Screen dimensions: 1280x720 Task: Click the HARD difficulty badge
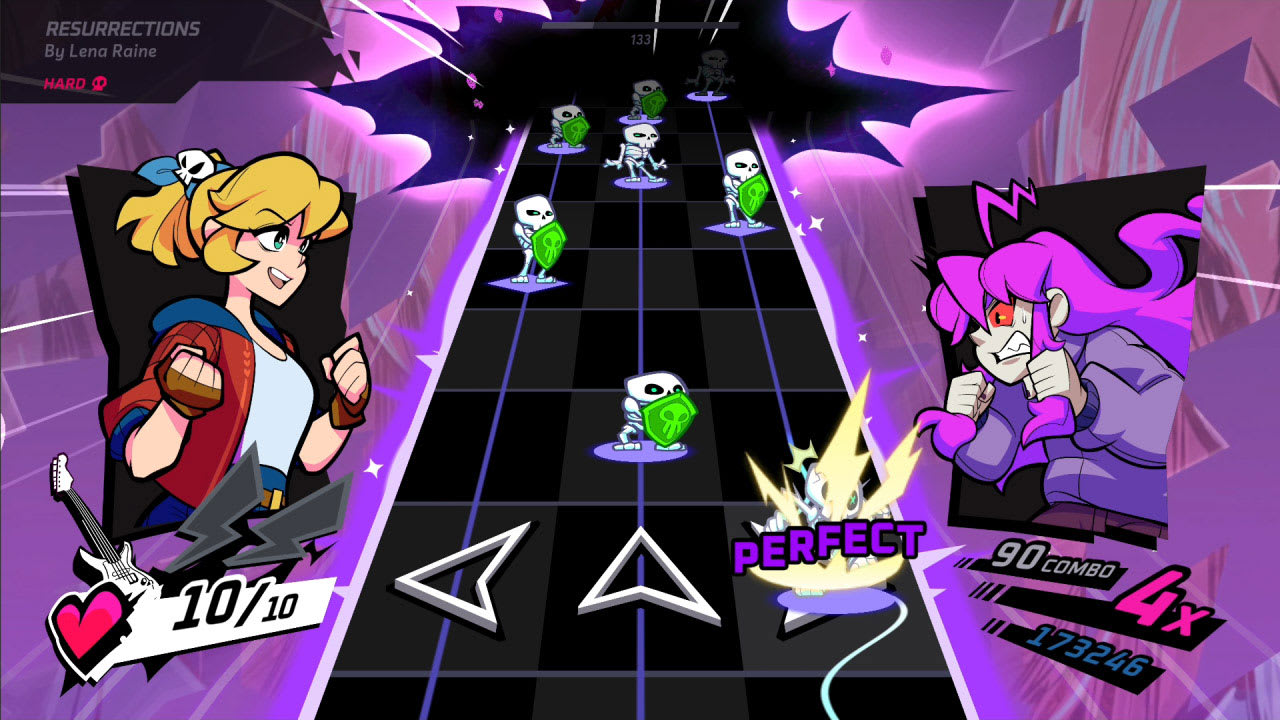(65, 84)
